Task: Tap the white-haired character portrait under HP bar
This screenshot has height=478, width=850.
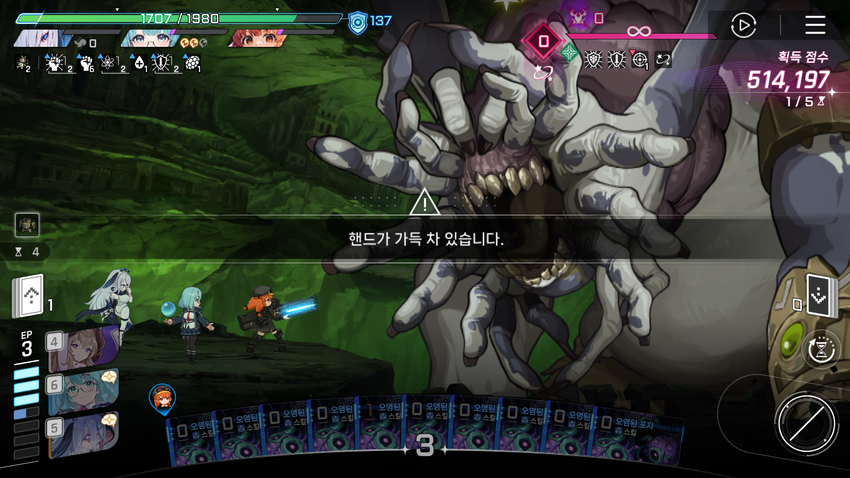Action: (x=42, y=40)
